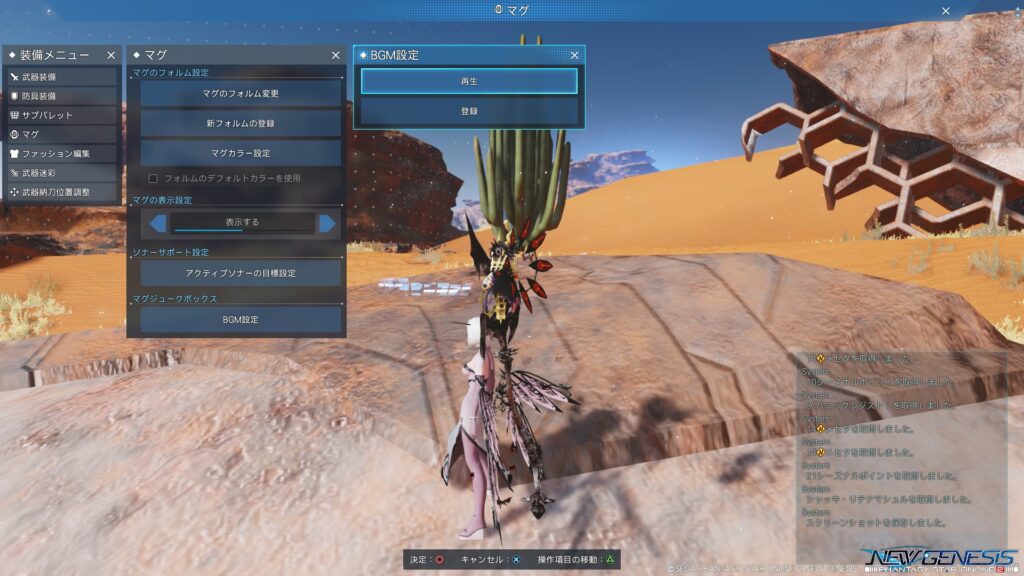The height and width of the screenshot is (576, 1024).
Task: Click the left arrow of Mag display setting
Action: (x=158, y=223)
